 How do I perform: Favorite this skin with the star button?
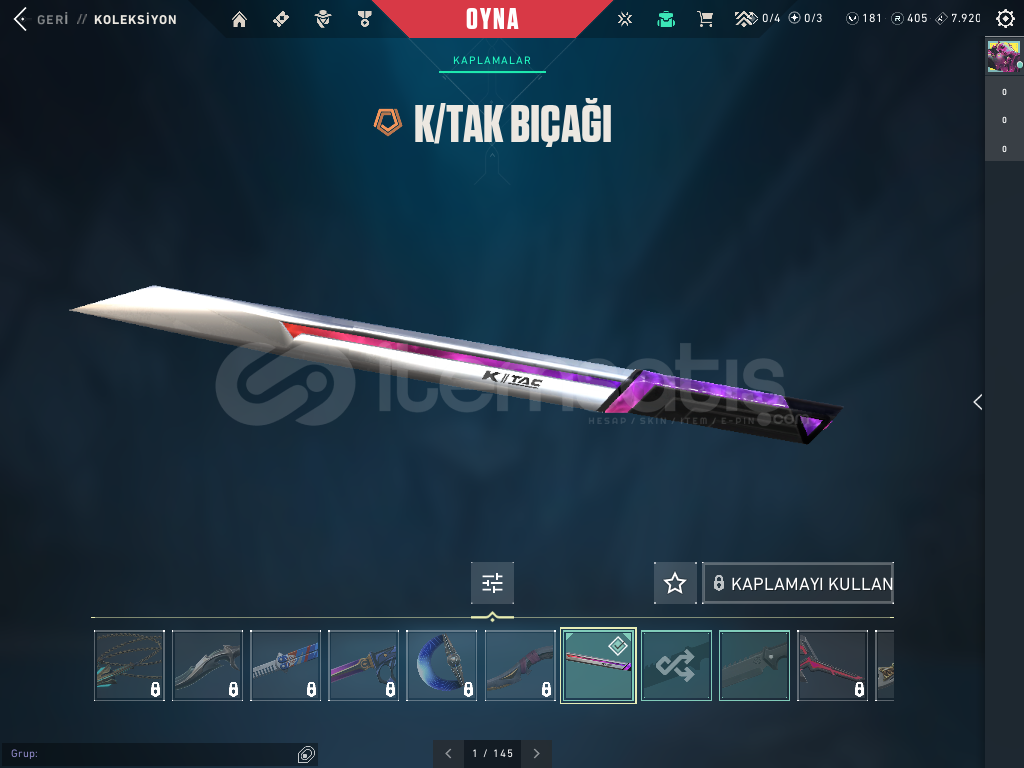pyautogui.click(x=675, y=583)
